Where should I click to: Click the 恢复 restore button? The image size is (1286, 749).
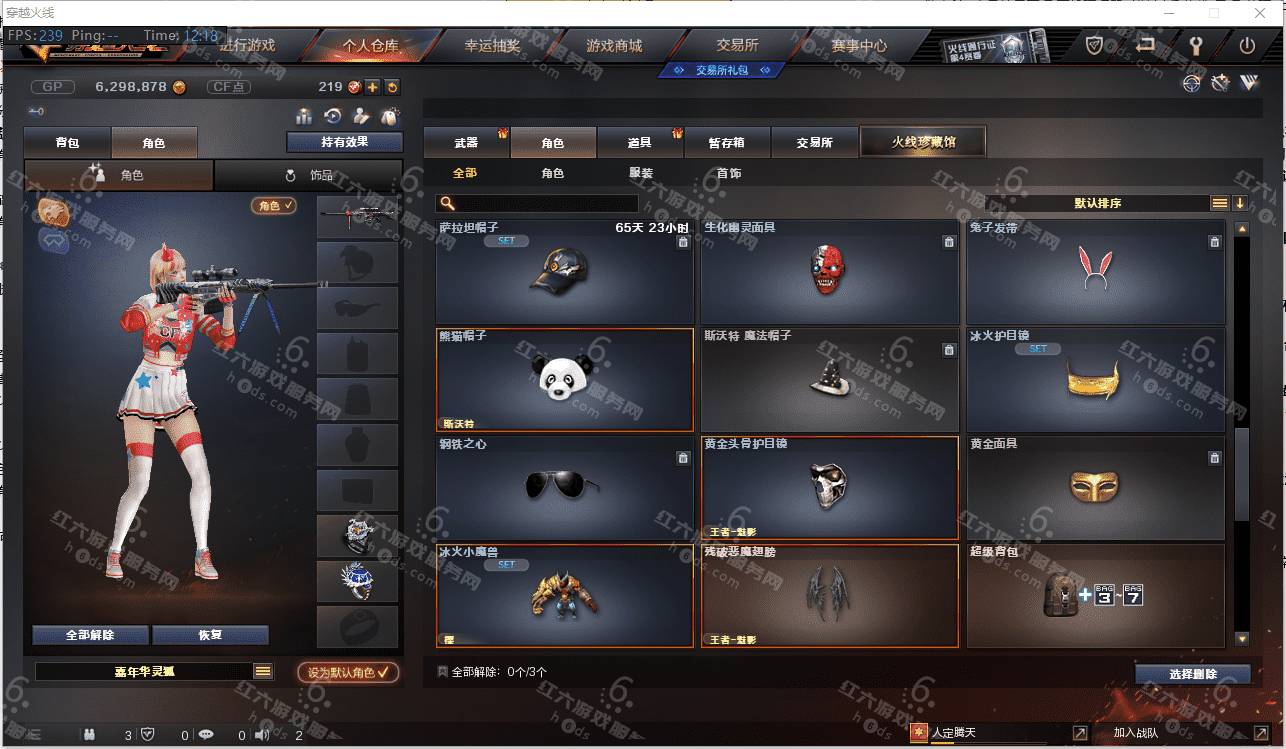point(210,635)
